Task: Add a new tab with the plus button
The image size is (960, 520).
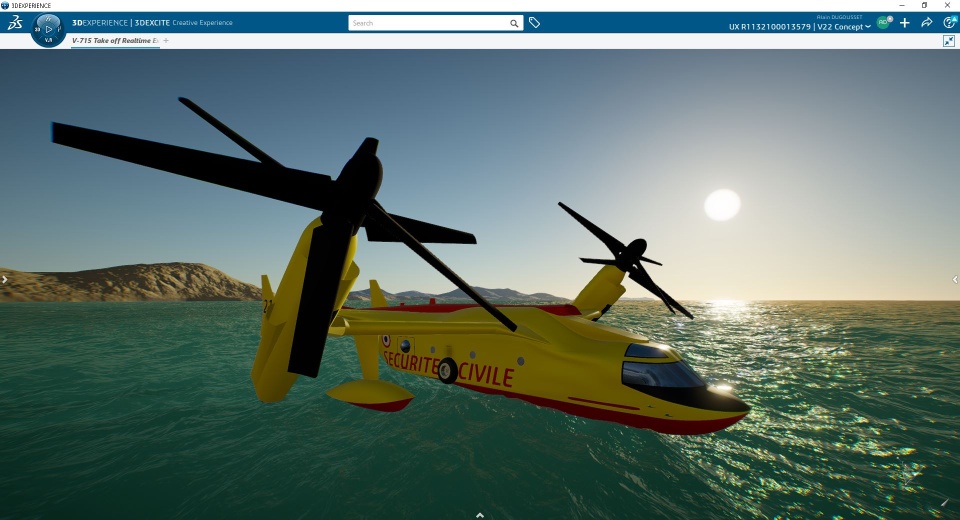Action: click(166, 41)
